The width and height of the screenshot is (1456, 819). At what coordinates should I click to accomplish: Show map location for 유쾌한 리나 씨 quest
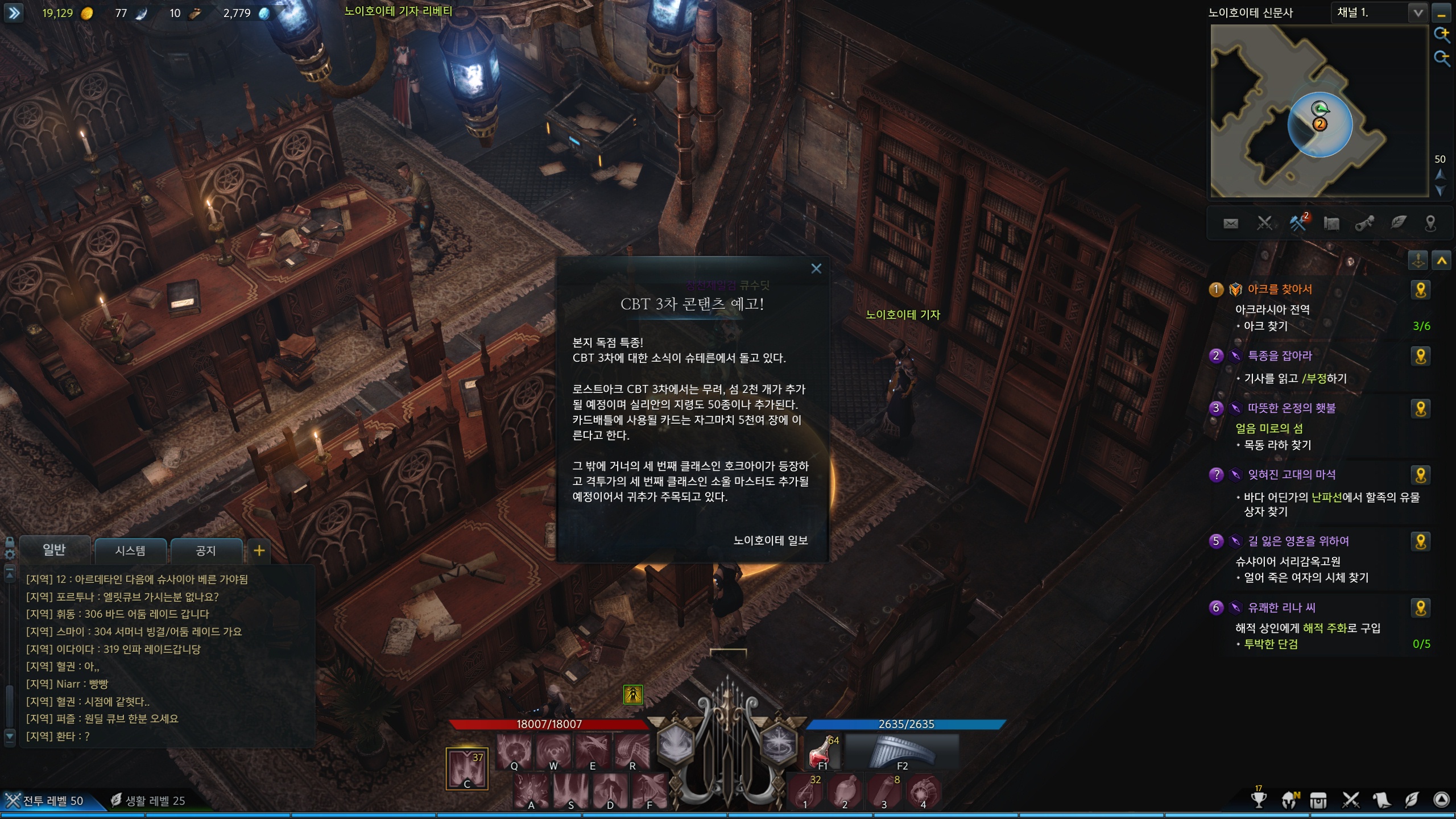coord(1421,608)
